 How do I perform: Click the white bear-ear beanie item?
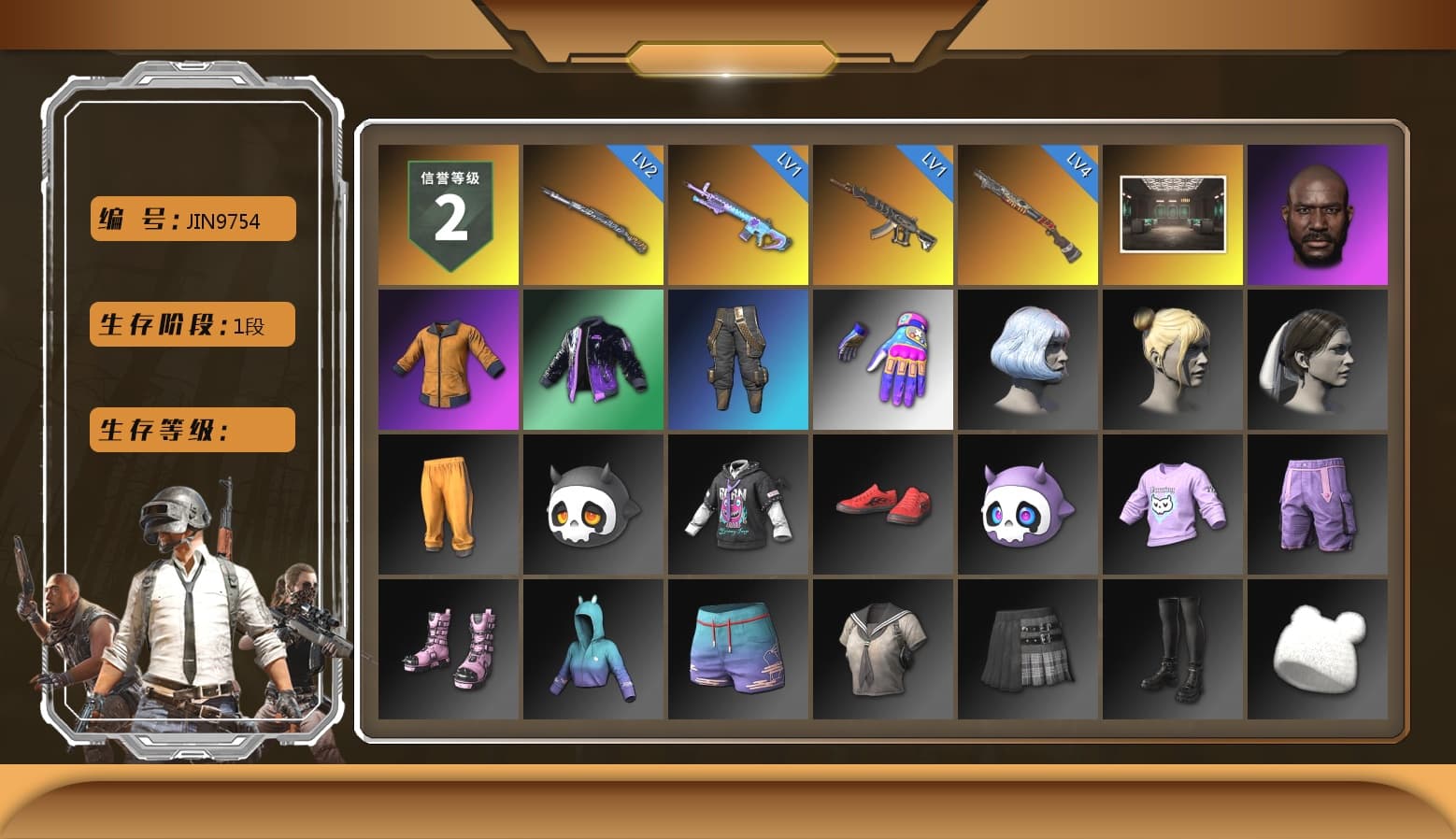point(1319,651)
